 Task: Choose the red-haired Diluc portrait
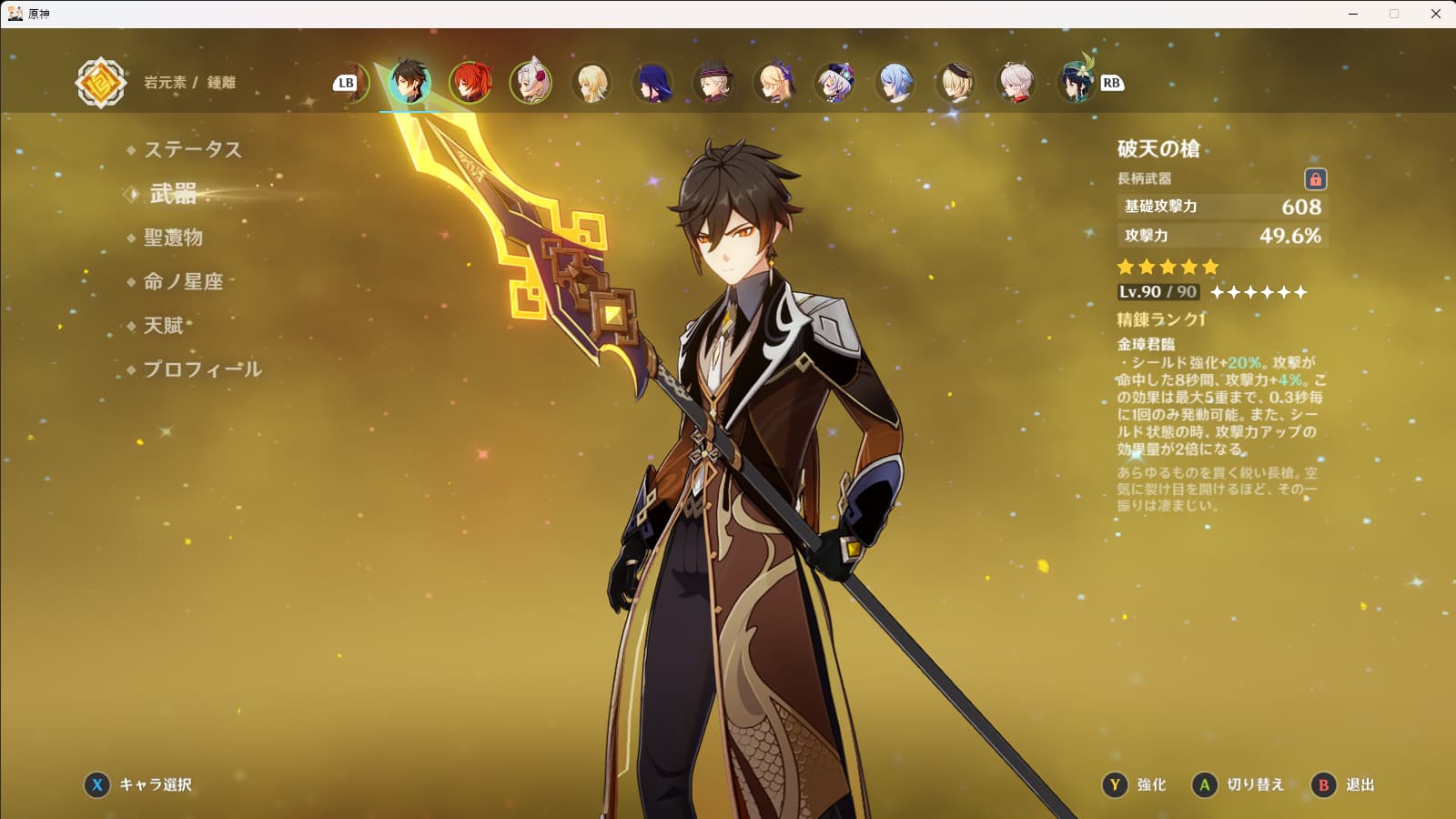tap(470, 83)
